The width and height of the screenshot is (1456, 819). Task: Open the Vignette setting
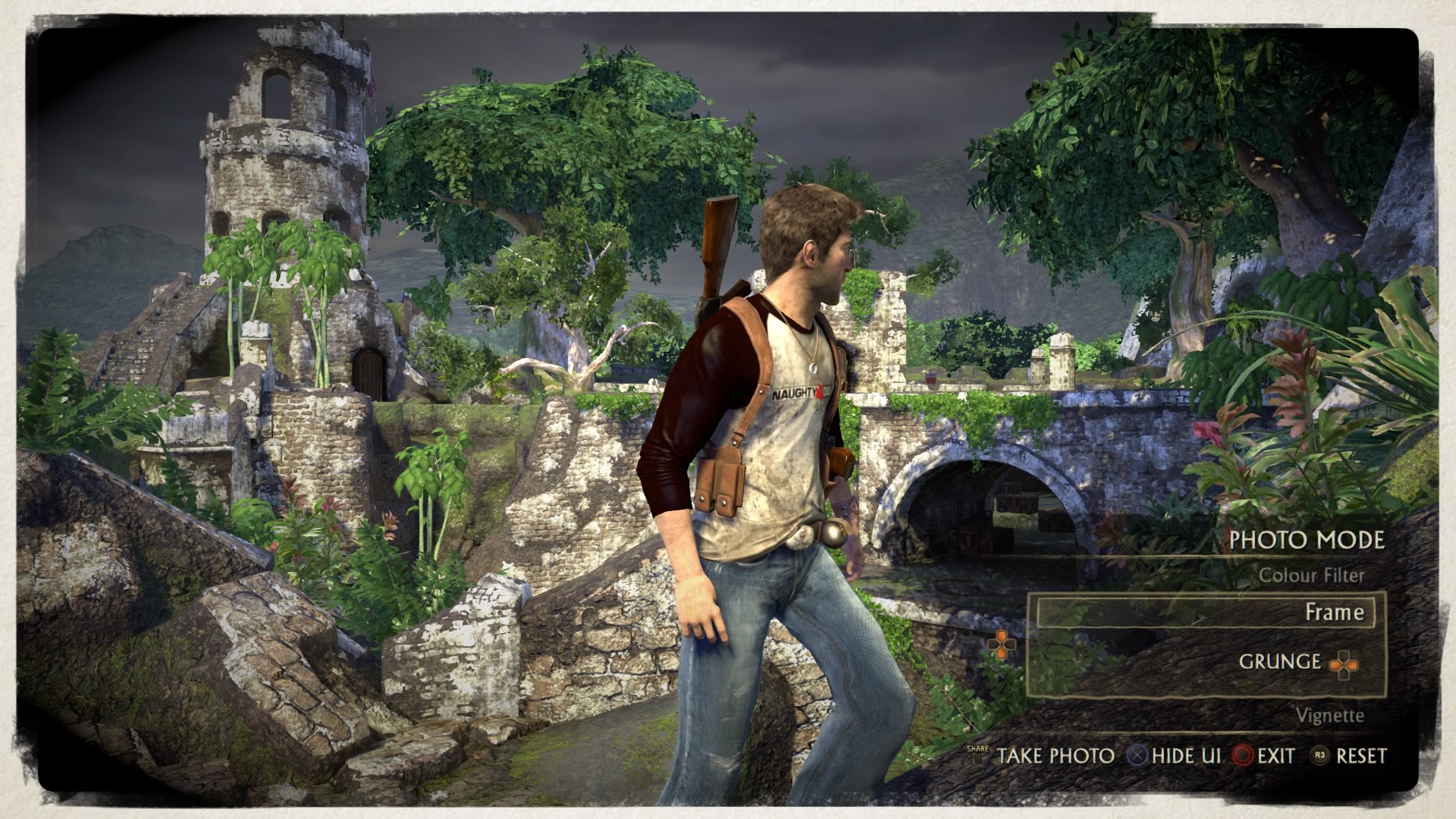[x=1329, y=715]
